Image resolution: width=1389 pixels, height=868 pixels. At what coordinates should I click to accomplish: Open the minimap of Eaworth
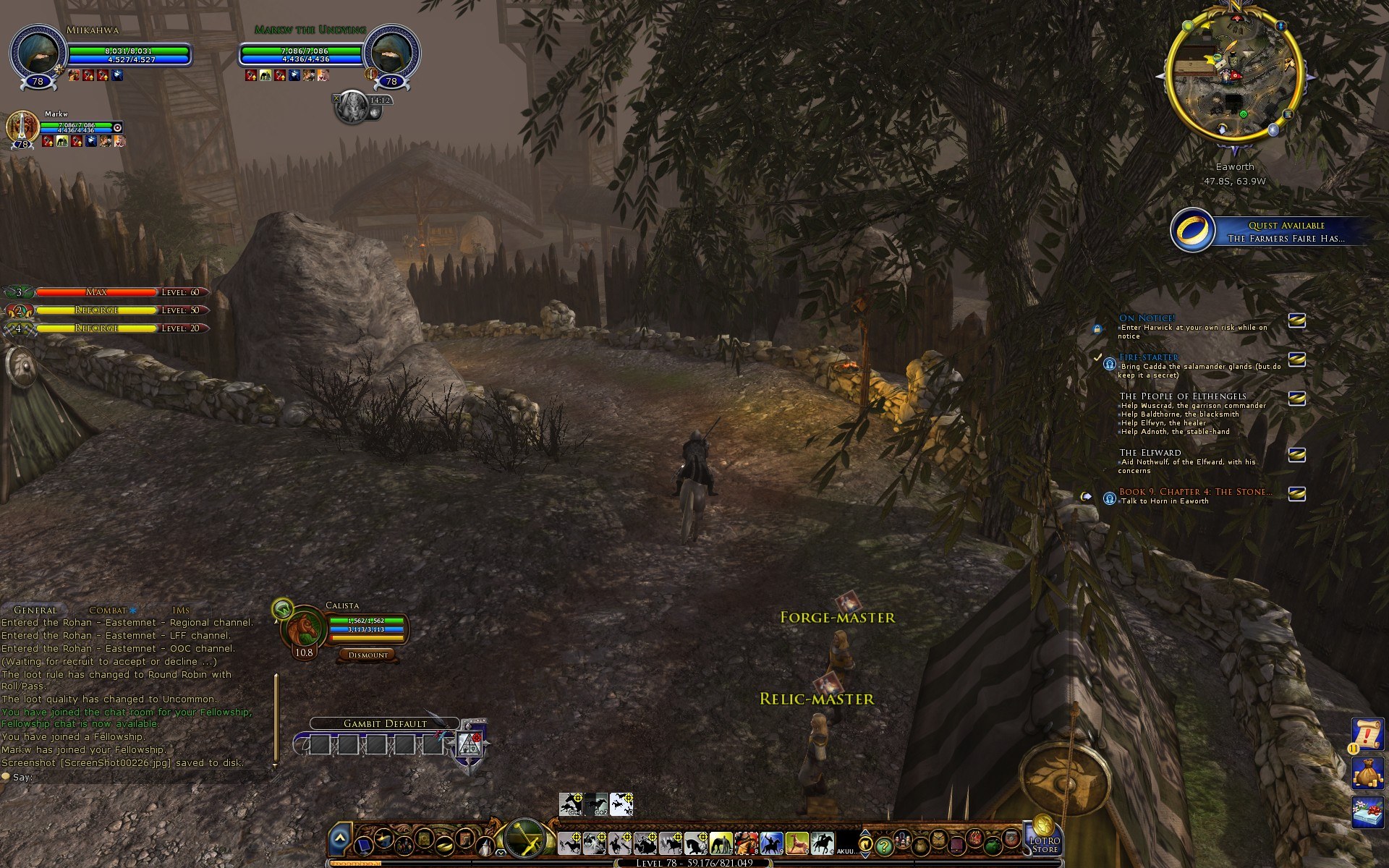point(1235,80)
